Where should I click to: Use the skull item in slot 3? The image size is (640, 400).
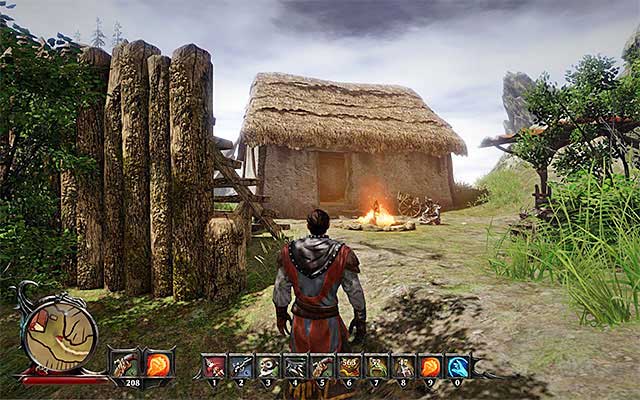[269, 366]
